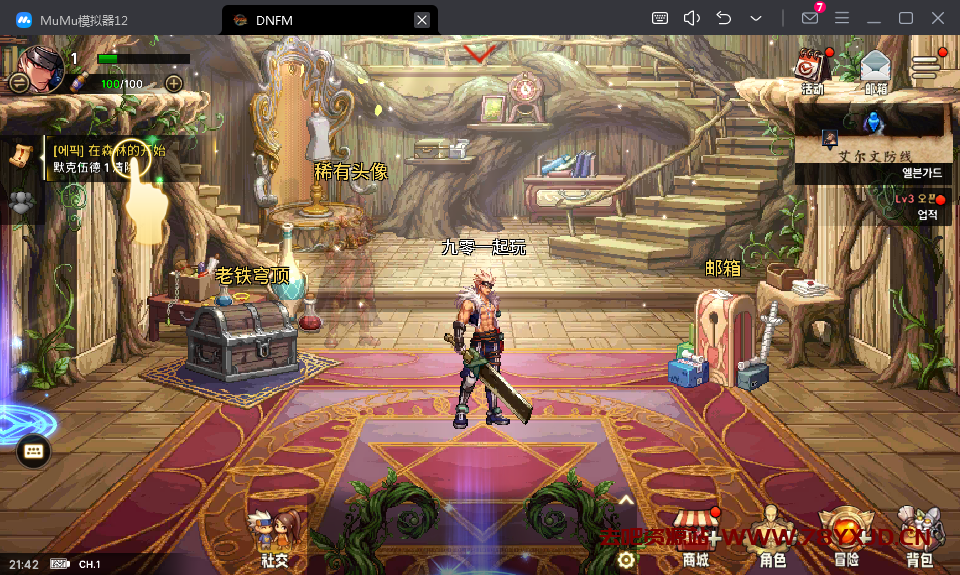Open the three-bar hamburger menu
The image size is (960, 575).
[x=926, y=66]
